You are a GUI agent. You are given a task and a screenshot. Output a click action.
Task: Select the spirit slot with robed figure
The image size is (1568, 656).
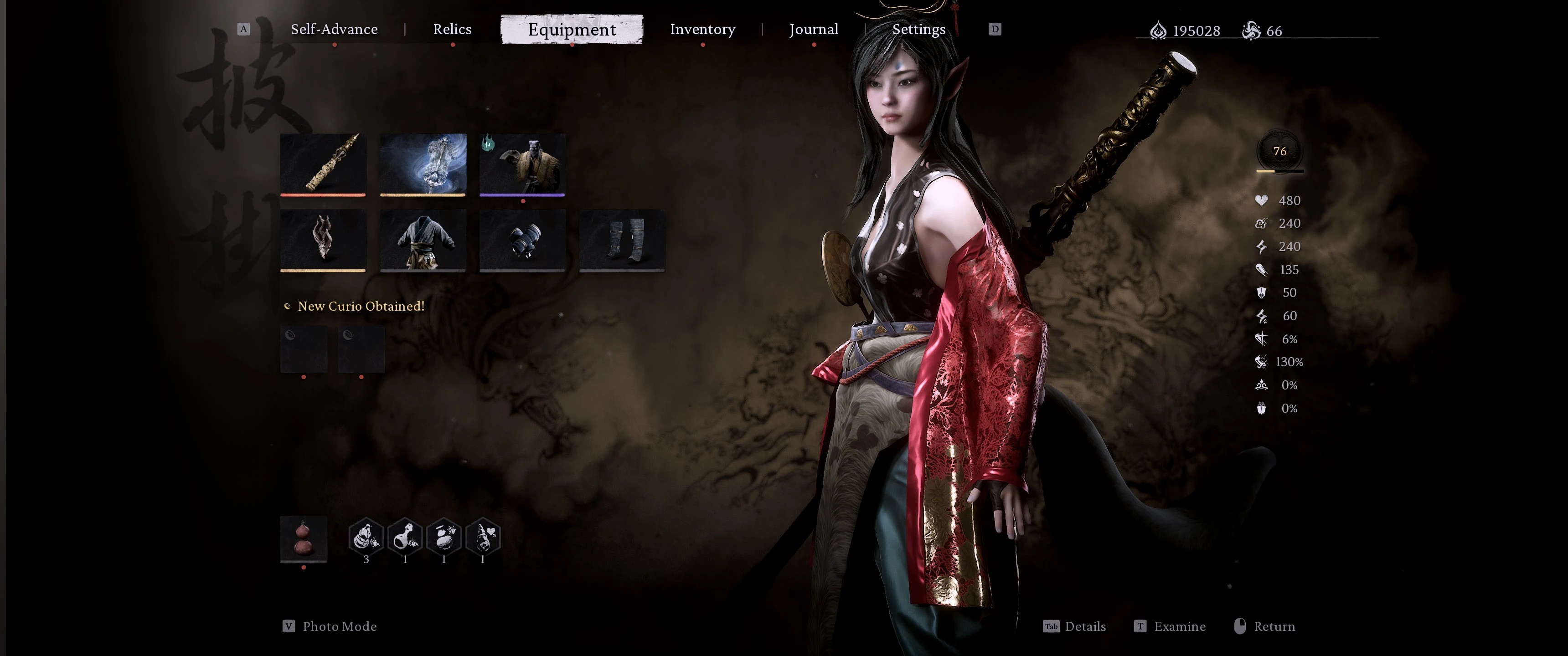point(522,164)
